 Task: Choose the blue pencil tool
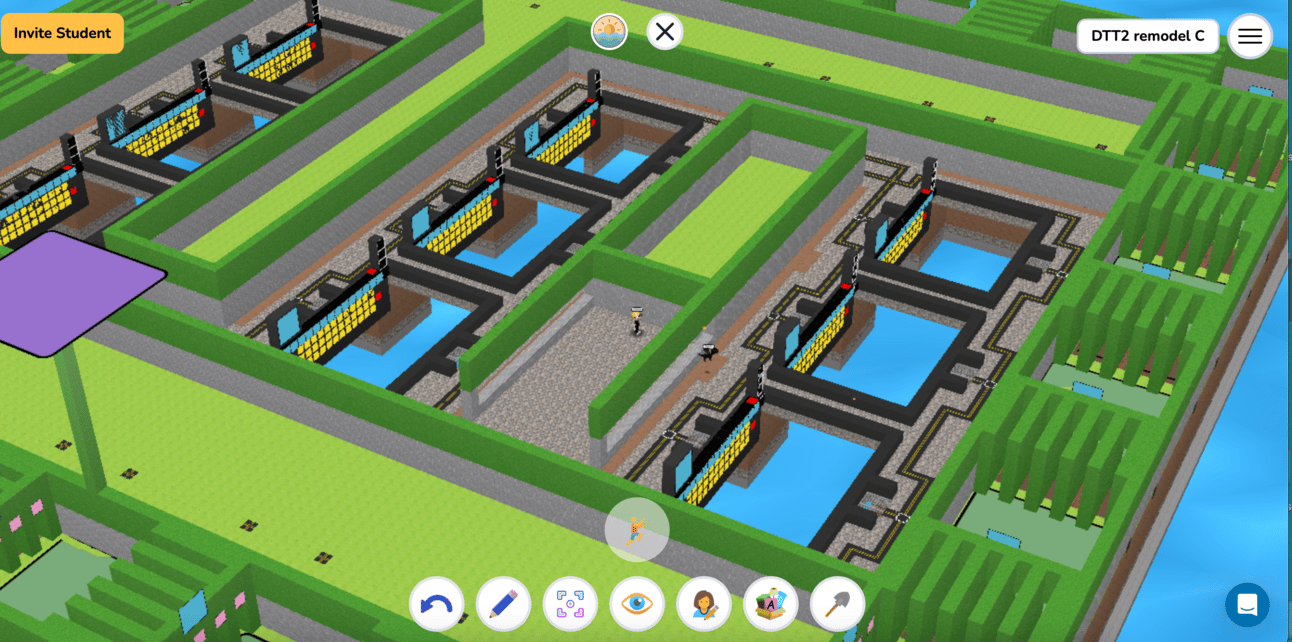point(503,604)
